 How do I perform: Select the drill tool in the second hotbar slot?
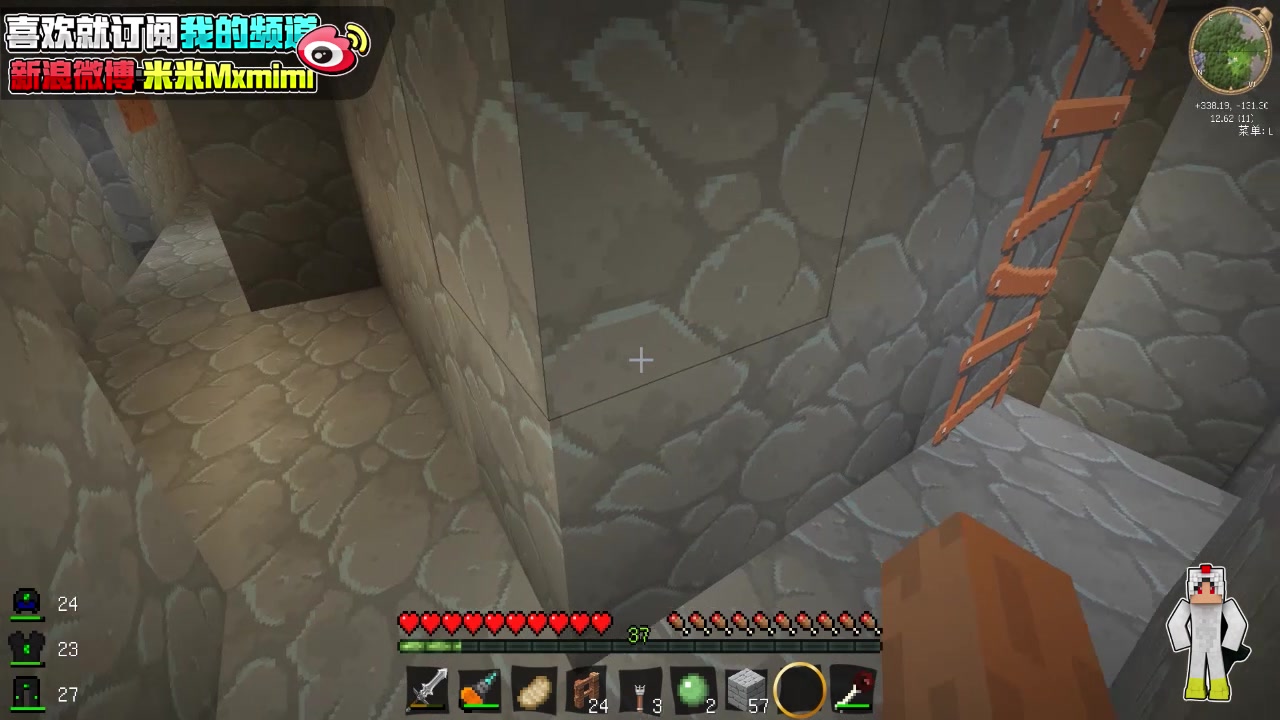point(481,690)
